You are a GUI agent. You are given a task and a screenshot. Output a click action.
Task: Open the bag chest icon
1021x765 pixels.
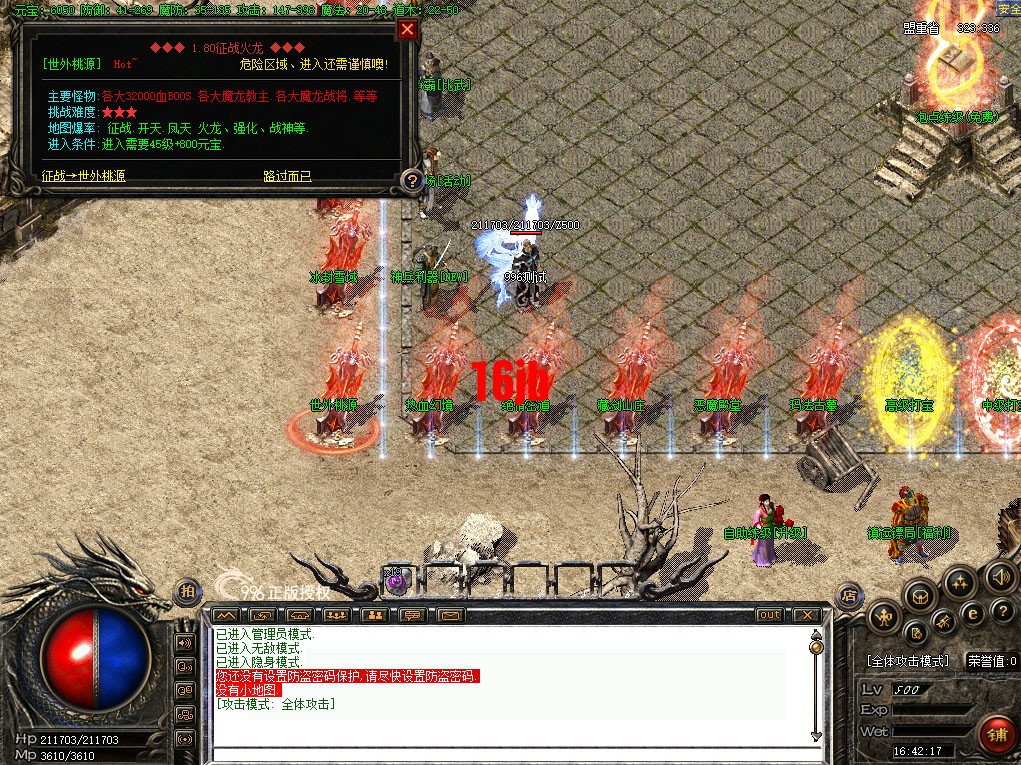click(x=919, y=596)
